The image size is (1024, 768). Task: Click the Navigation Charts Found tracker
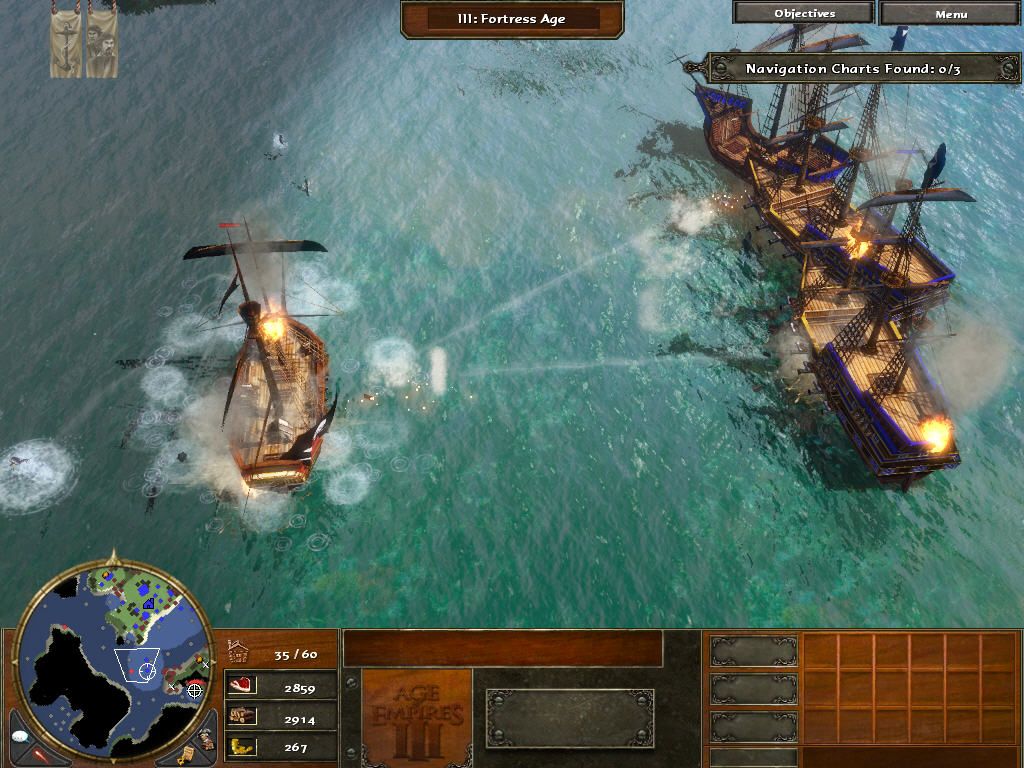(x=852, y=69)
